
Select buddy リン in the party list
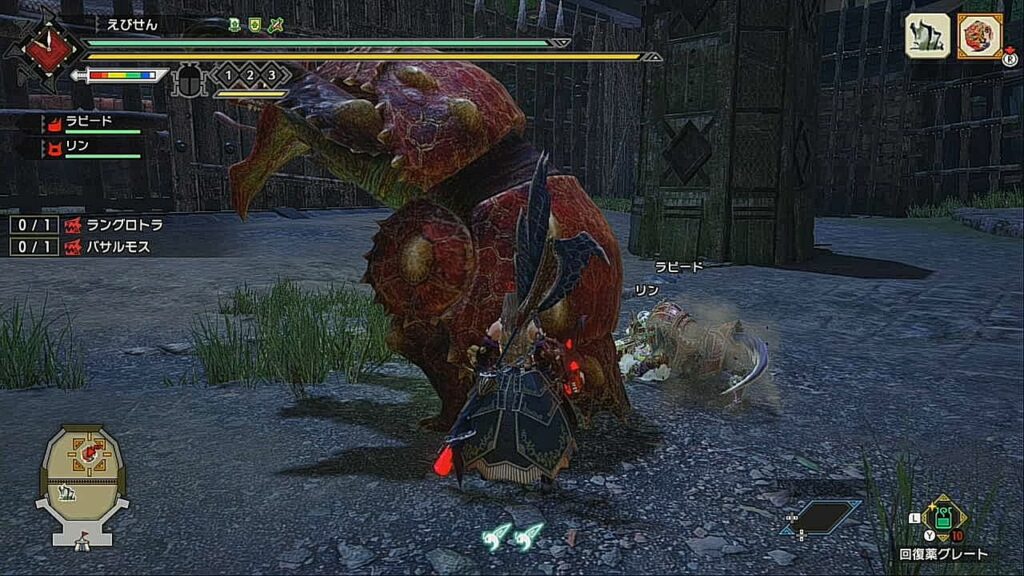pos(91,149)
